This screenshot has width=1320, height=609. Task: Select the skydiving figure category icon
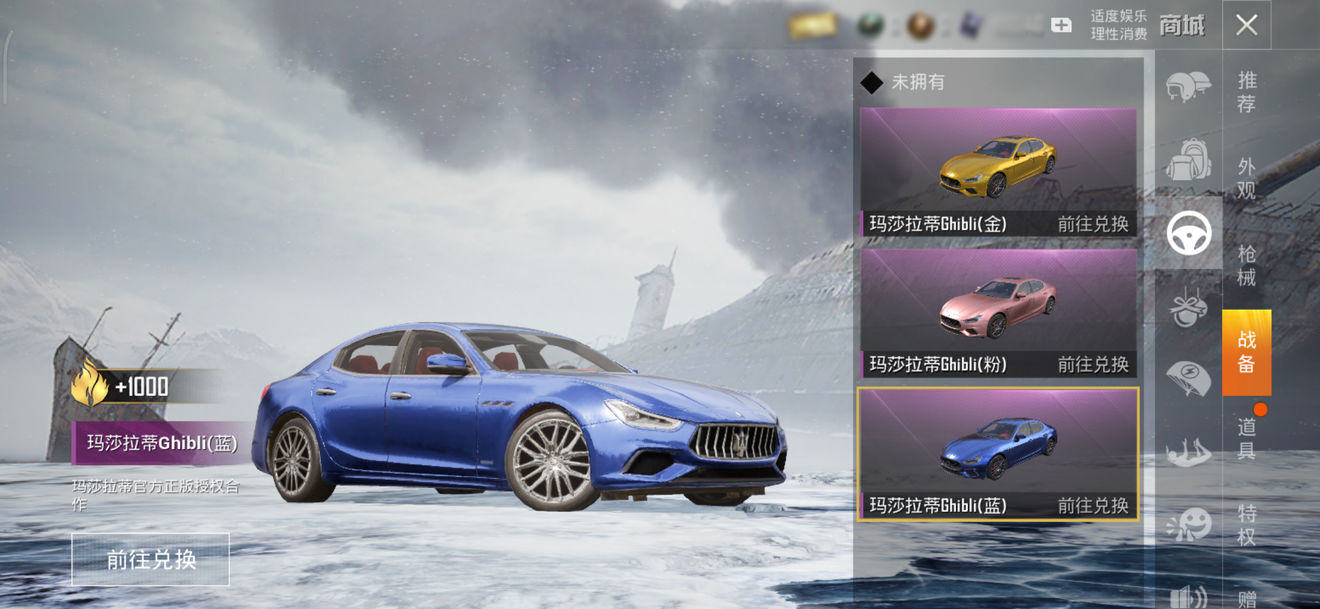(x=1188, y=452)
